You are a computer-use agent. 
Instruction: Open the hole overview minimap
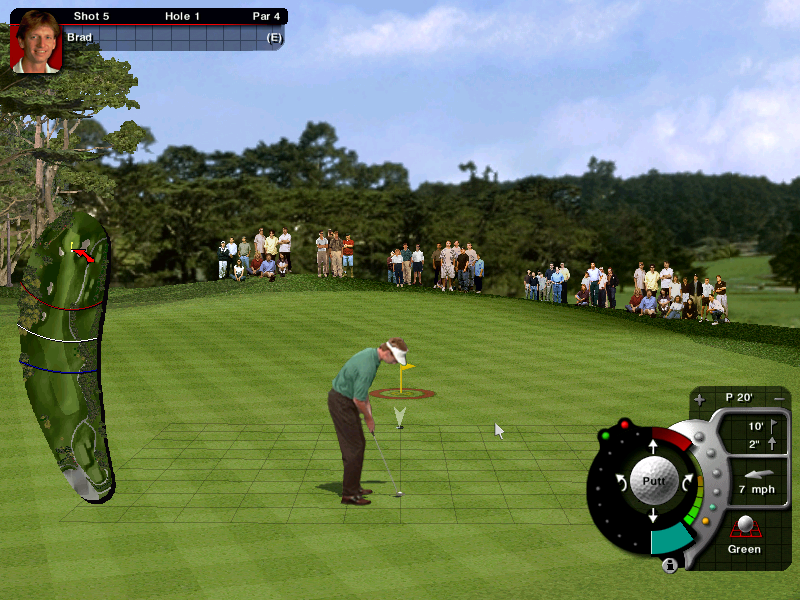(65, 355)
